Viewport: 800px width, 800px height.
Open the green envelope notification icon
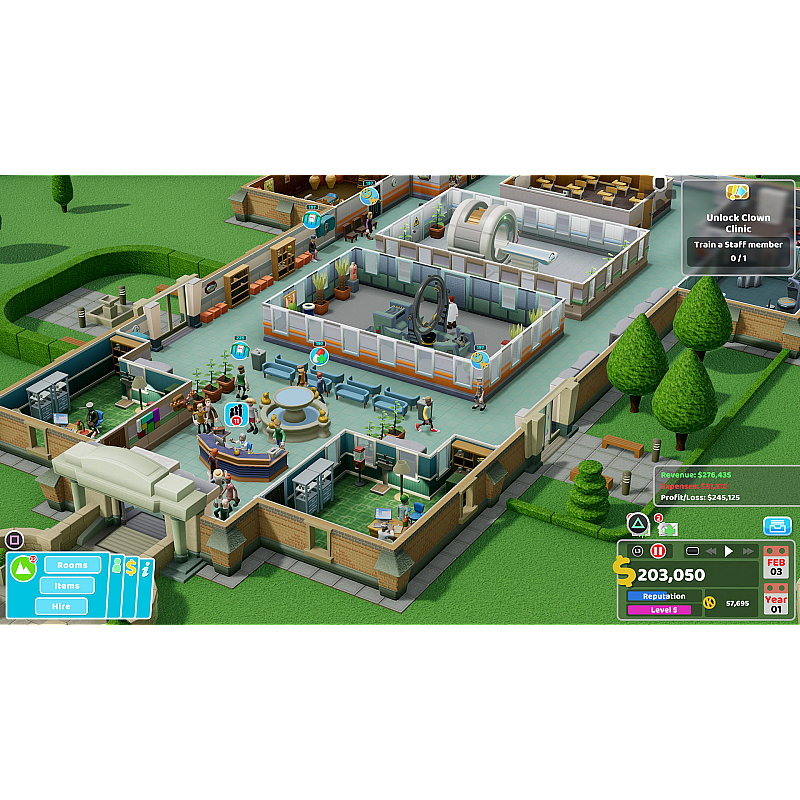pyautogui.click(x=667, y=527)
